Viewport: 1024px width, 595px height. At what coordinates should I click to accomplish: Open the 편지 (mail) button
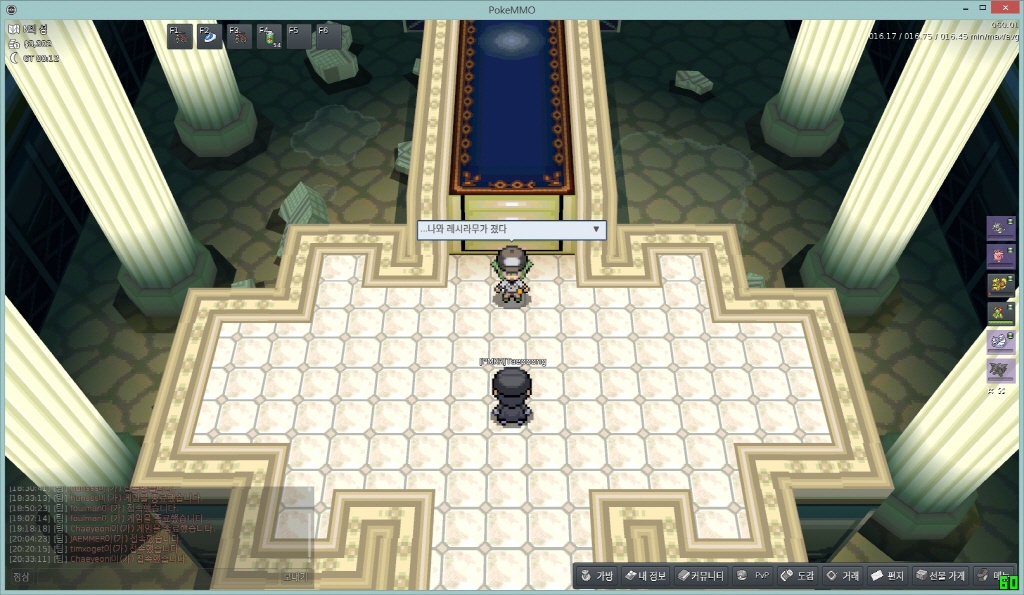tap(888, 576)
